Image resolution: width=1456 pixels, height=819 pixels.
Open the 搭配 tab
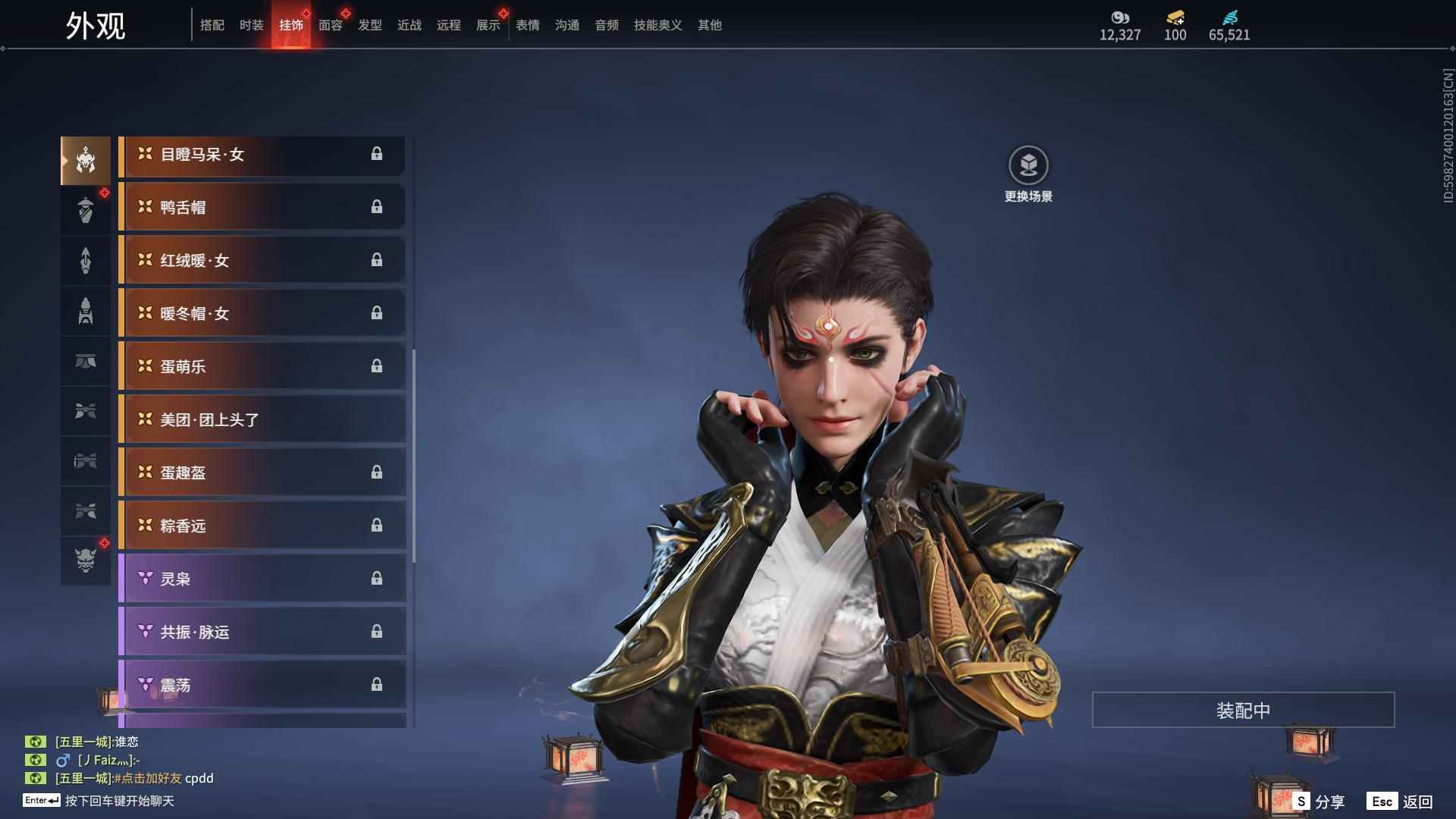(212, 25)
